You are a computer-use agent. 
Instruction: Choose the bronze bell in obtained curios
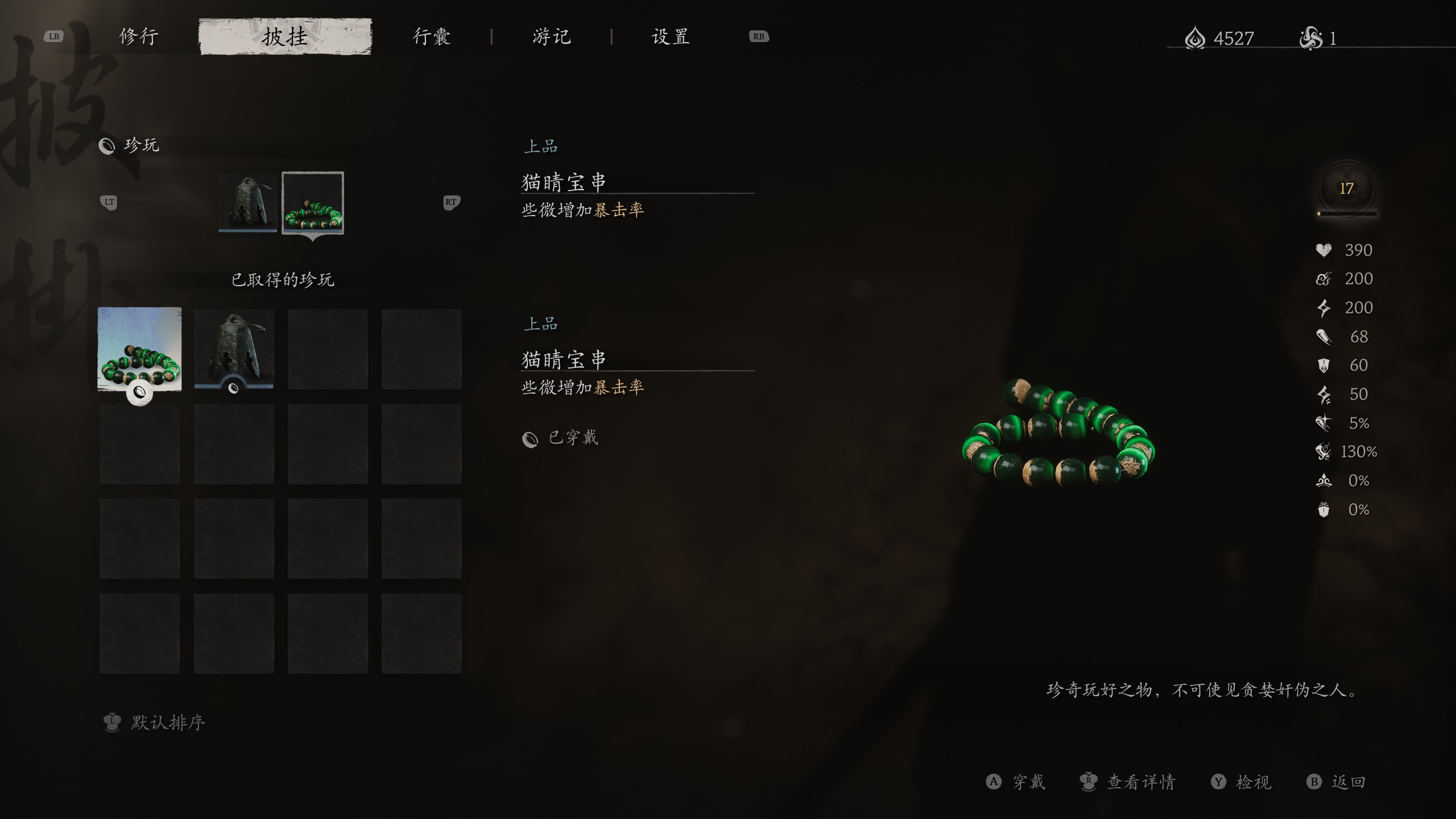[x=234, y=349]
